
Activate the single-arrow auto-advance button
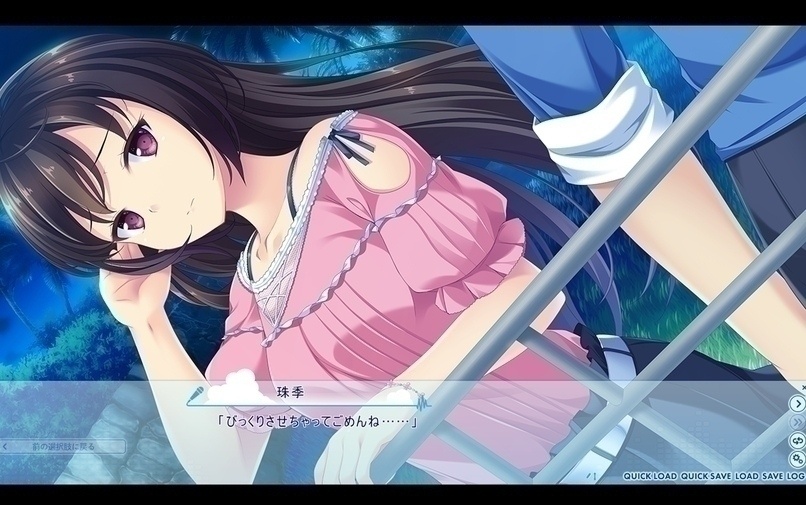coord(797,404)
